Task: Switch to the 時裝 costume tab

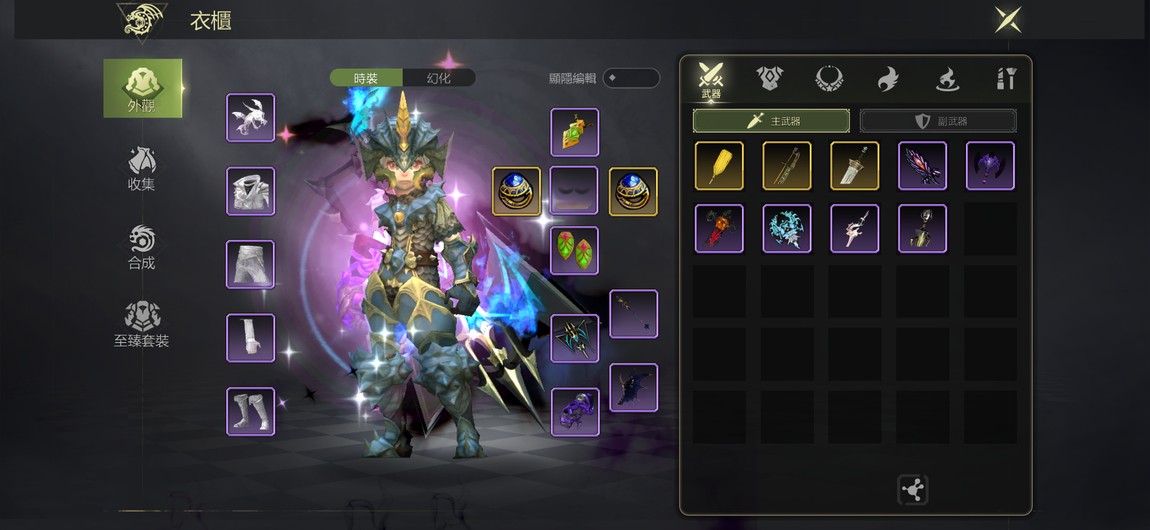Action: [366, 78]
